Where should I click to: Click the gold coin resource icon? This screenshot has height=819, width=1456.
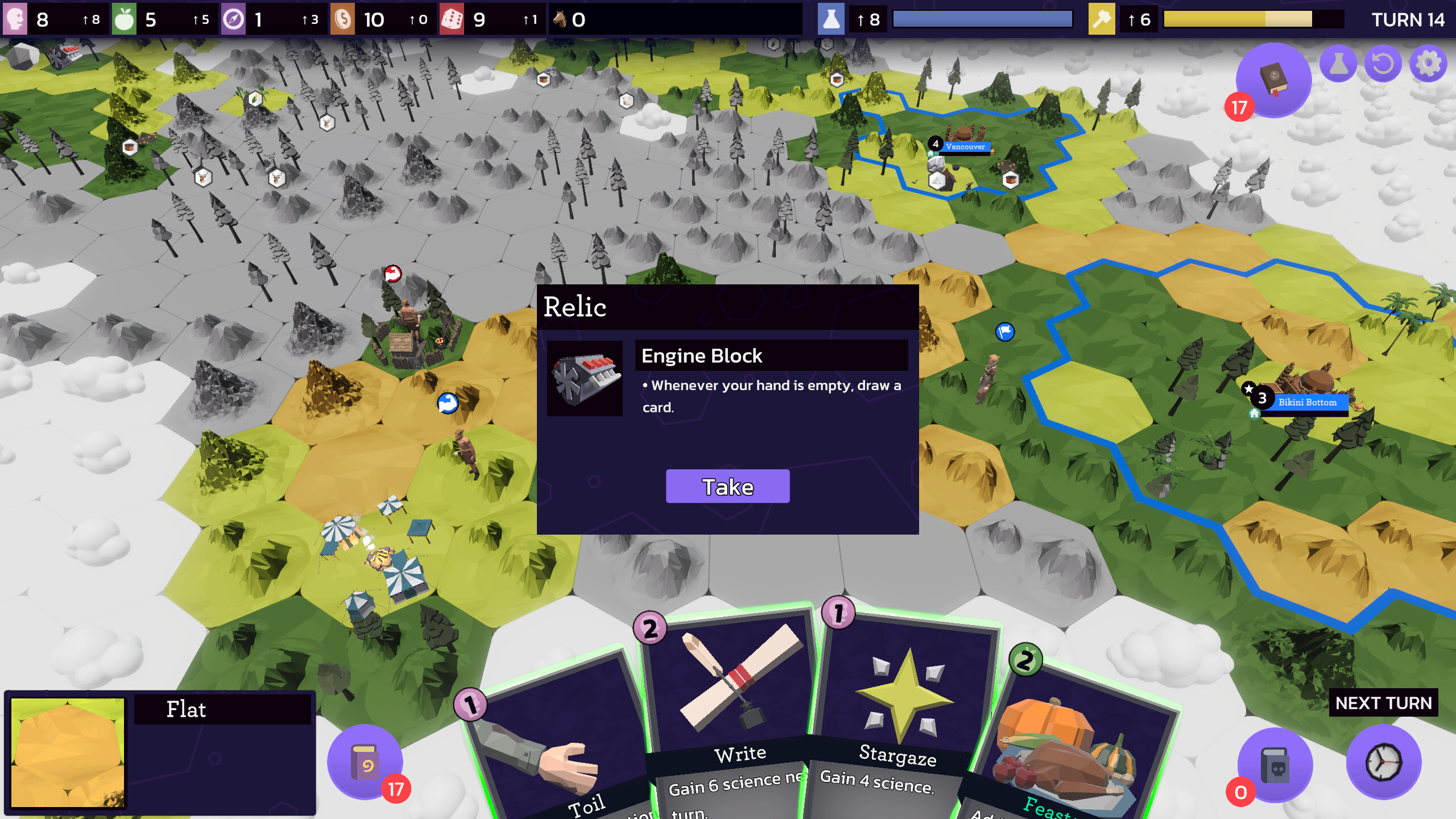[344, 19]
